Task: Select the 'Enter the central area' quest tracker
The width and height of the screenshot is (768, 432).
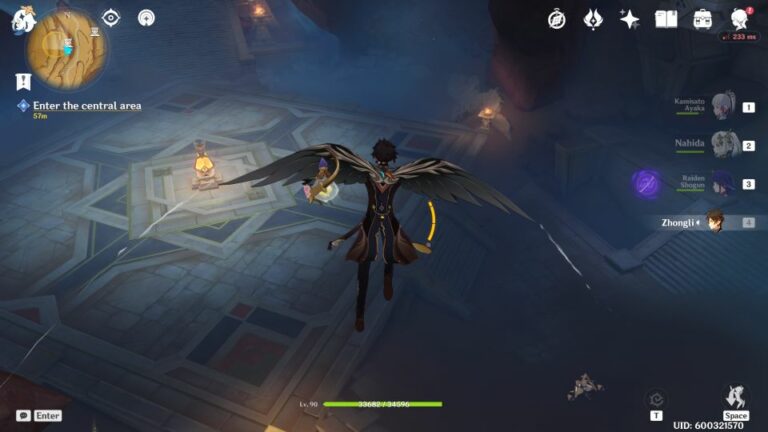Action: (x=87, y=105)
